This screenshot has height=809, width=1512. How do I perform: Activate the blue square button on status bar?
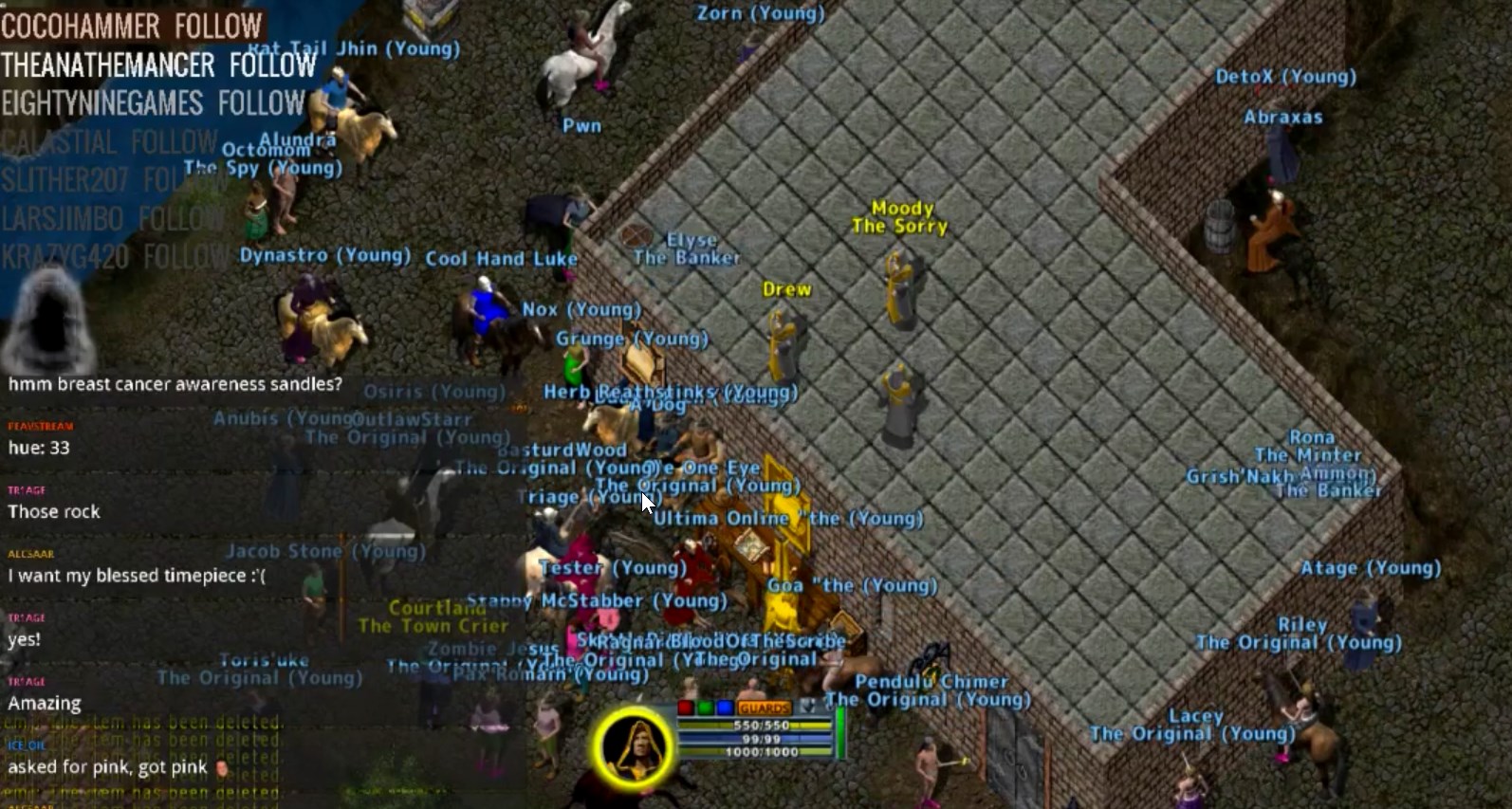[x=725, y=708]
